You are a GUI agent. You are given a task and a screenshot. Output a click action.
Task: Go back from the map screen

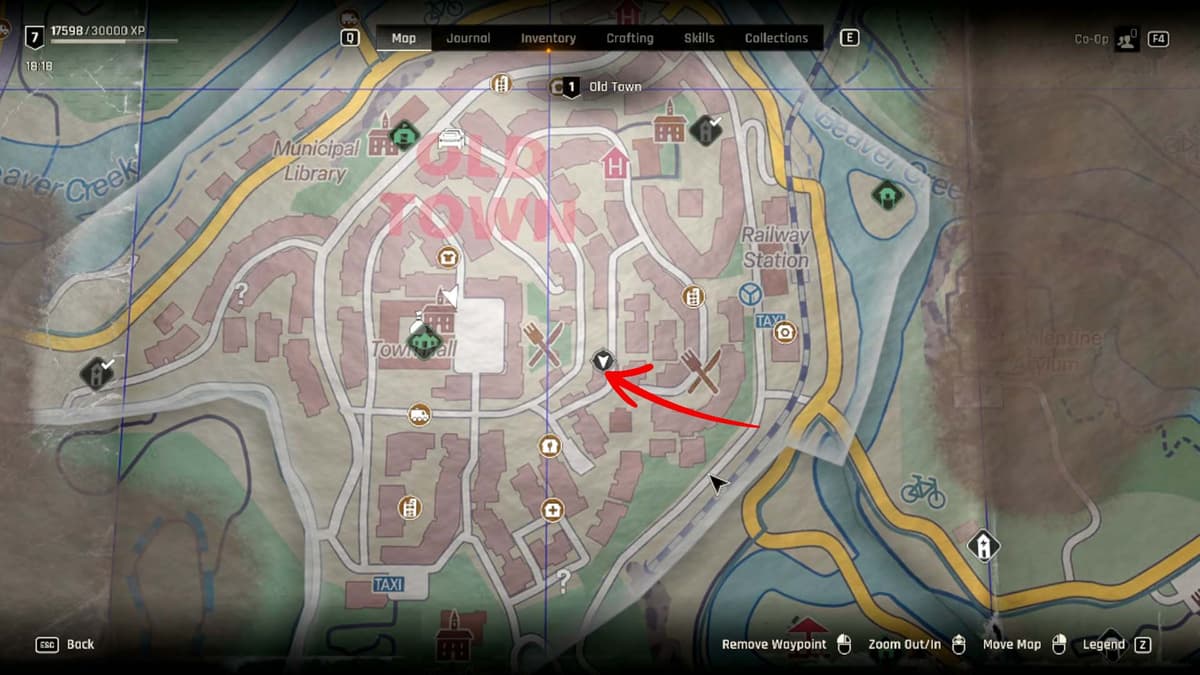tap(67, 645)
